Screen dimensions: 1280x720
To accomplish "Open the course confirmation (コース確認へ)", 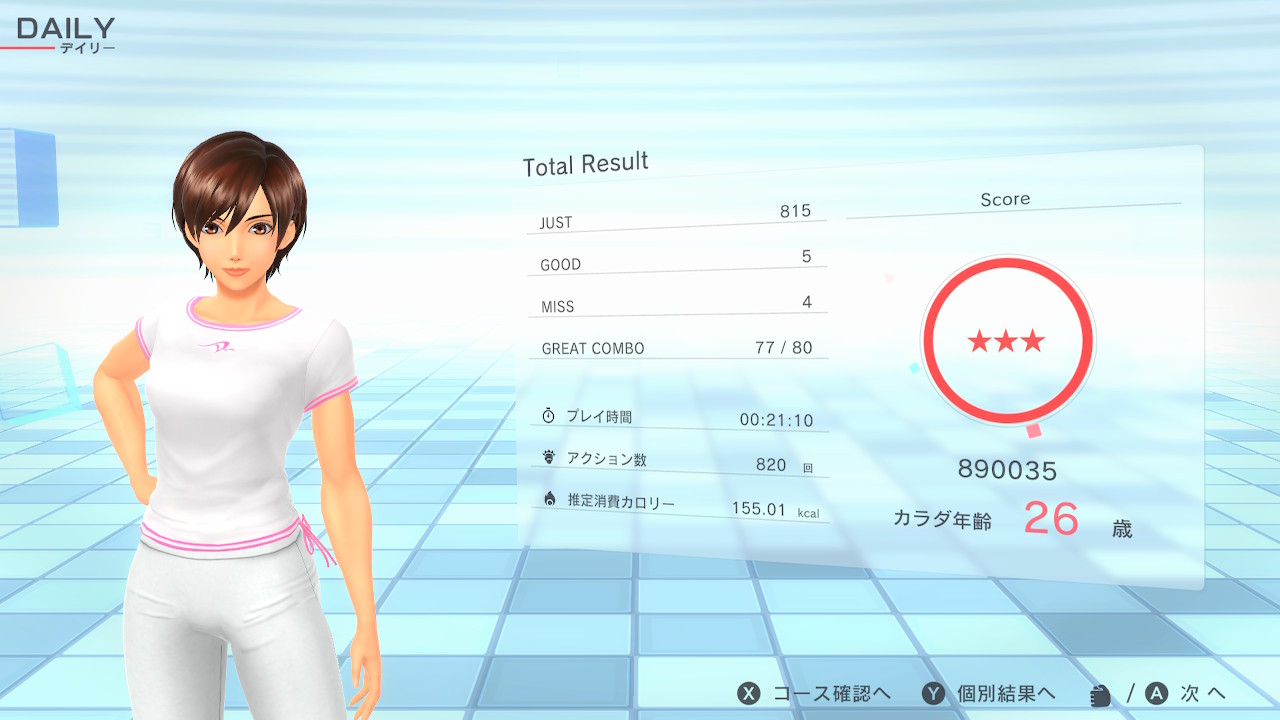I will [x=814, y=694].
